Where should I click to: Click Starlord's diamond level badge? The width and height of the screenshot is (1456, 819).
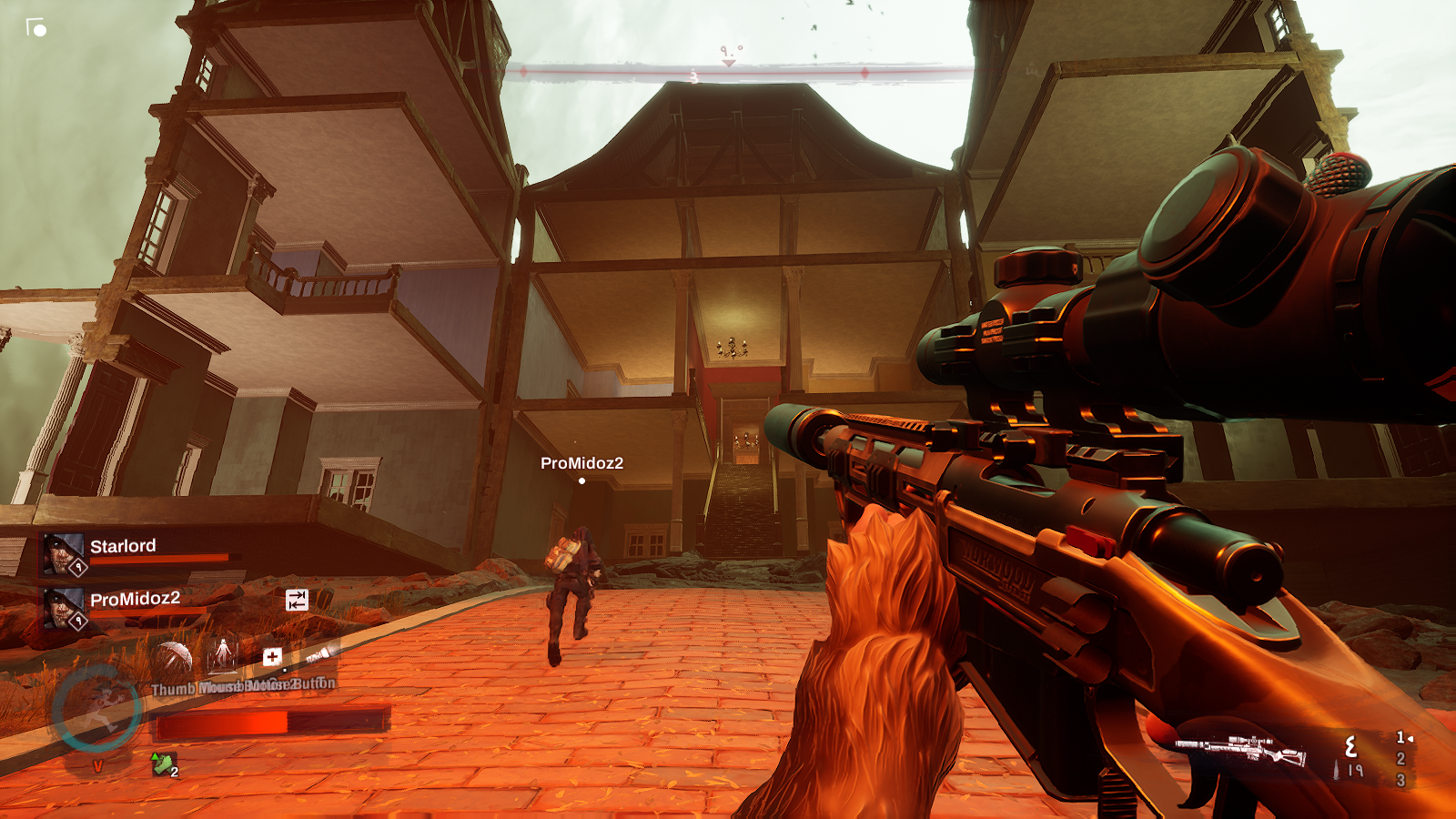tap(78, 567)
